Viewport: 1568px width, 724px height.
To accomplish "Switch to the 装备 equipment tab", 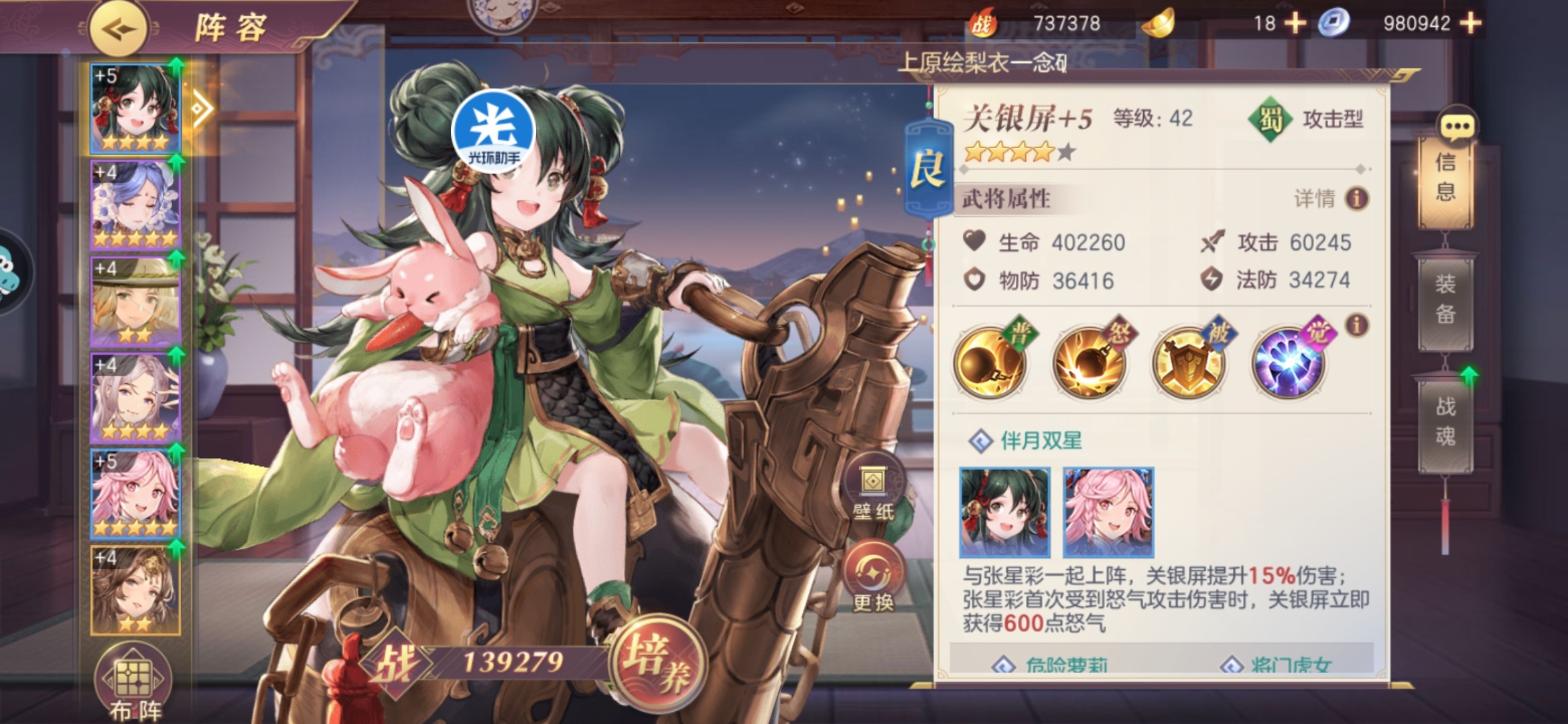I will click(1445, 300).
